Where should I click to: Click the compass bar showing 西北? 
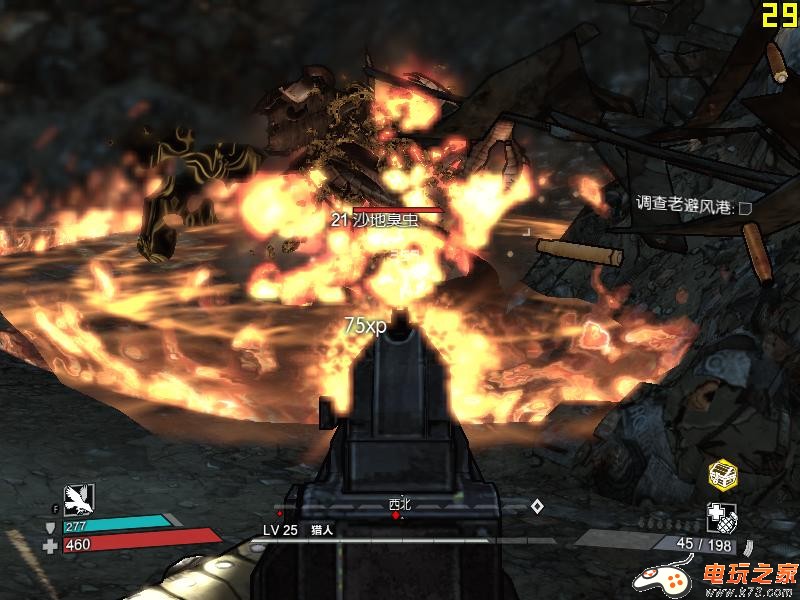[400, 508]
